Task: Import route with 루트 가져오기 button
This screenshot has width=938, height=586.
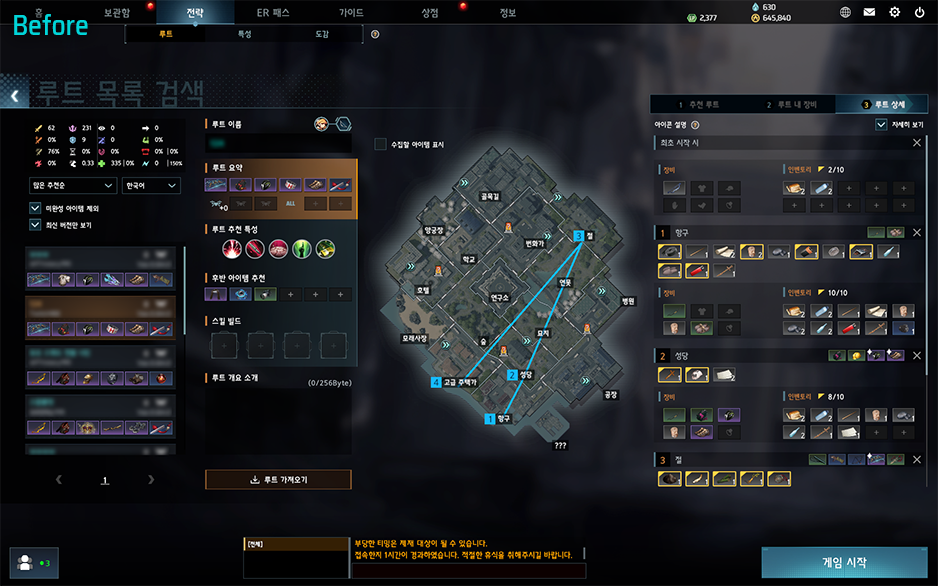Action: pyautogui.click(x=278, y=480)
